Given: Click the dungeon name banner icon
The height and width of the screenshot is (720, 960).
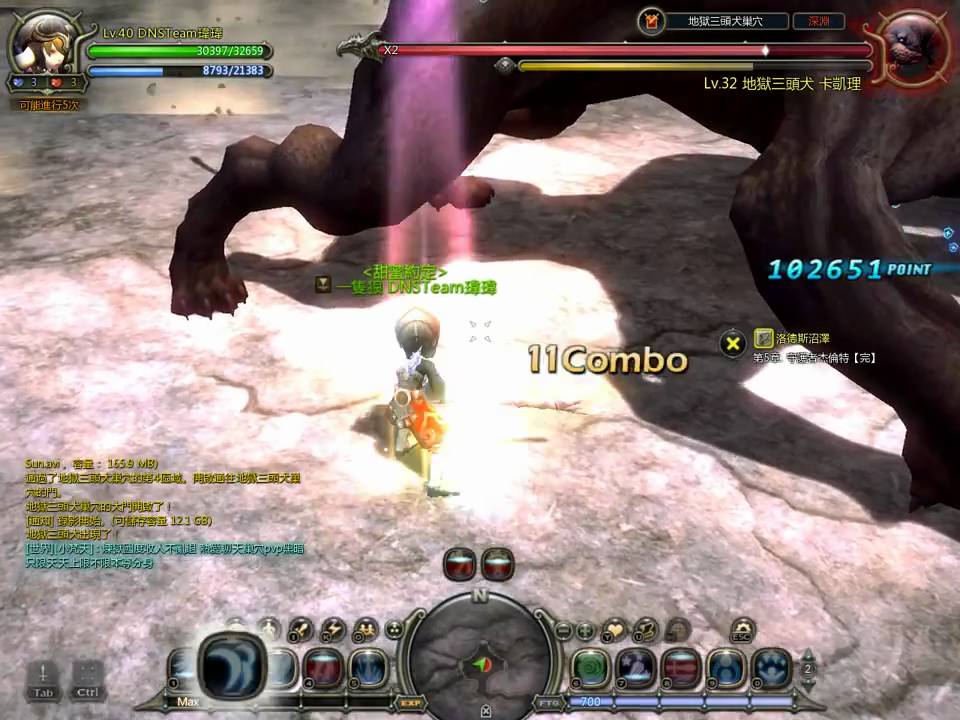Looking at the screenshot, I should [653, 20].
